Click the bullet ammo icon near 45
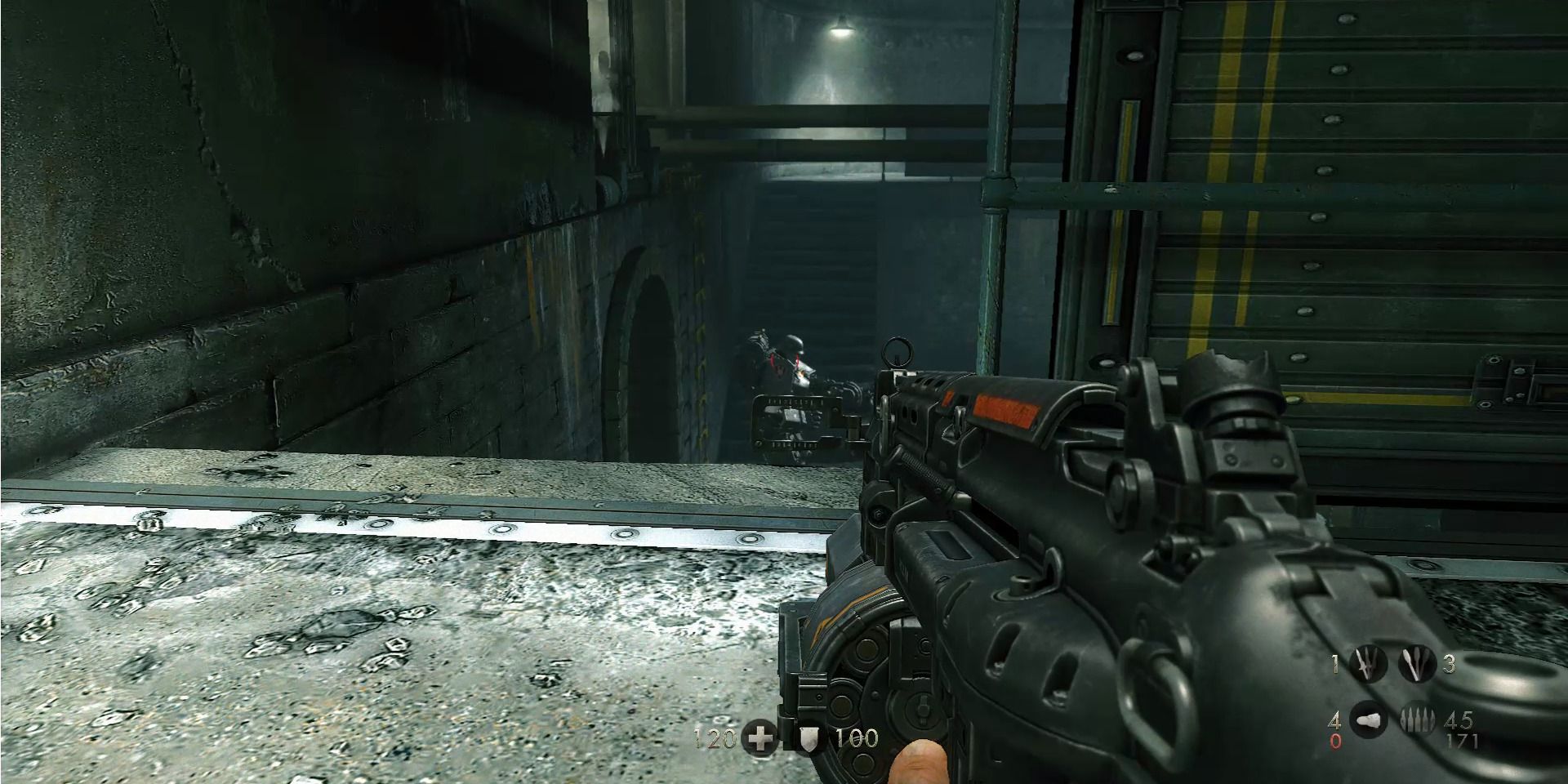This screenshot has width=1568, height=784. [x=1418, y=720]
